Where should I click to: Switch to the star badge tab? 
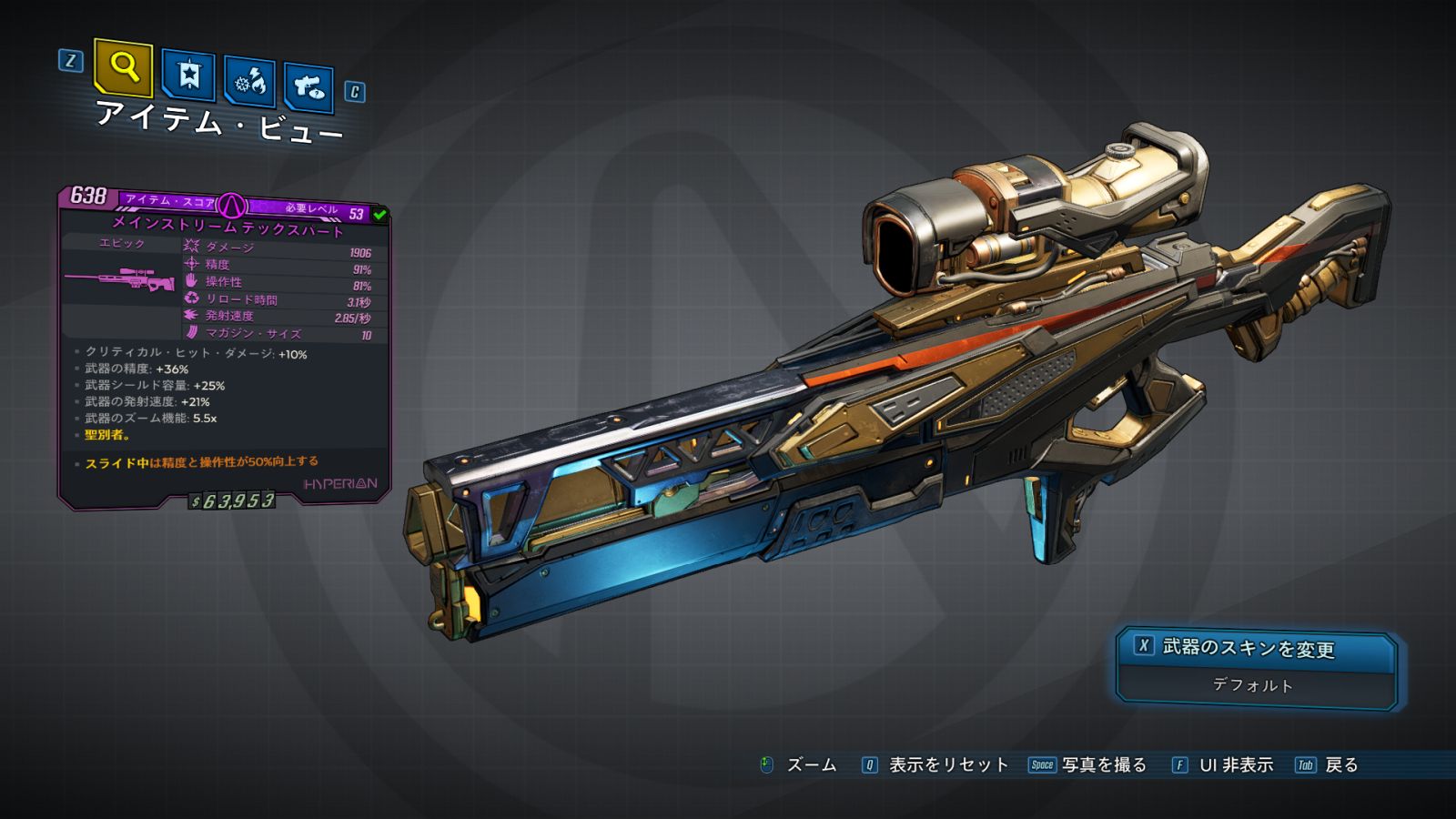188,76
